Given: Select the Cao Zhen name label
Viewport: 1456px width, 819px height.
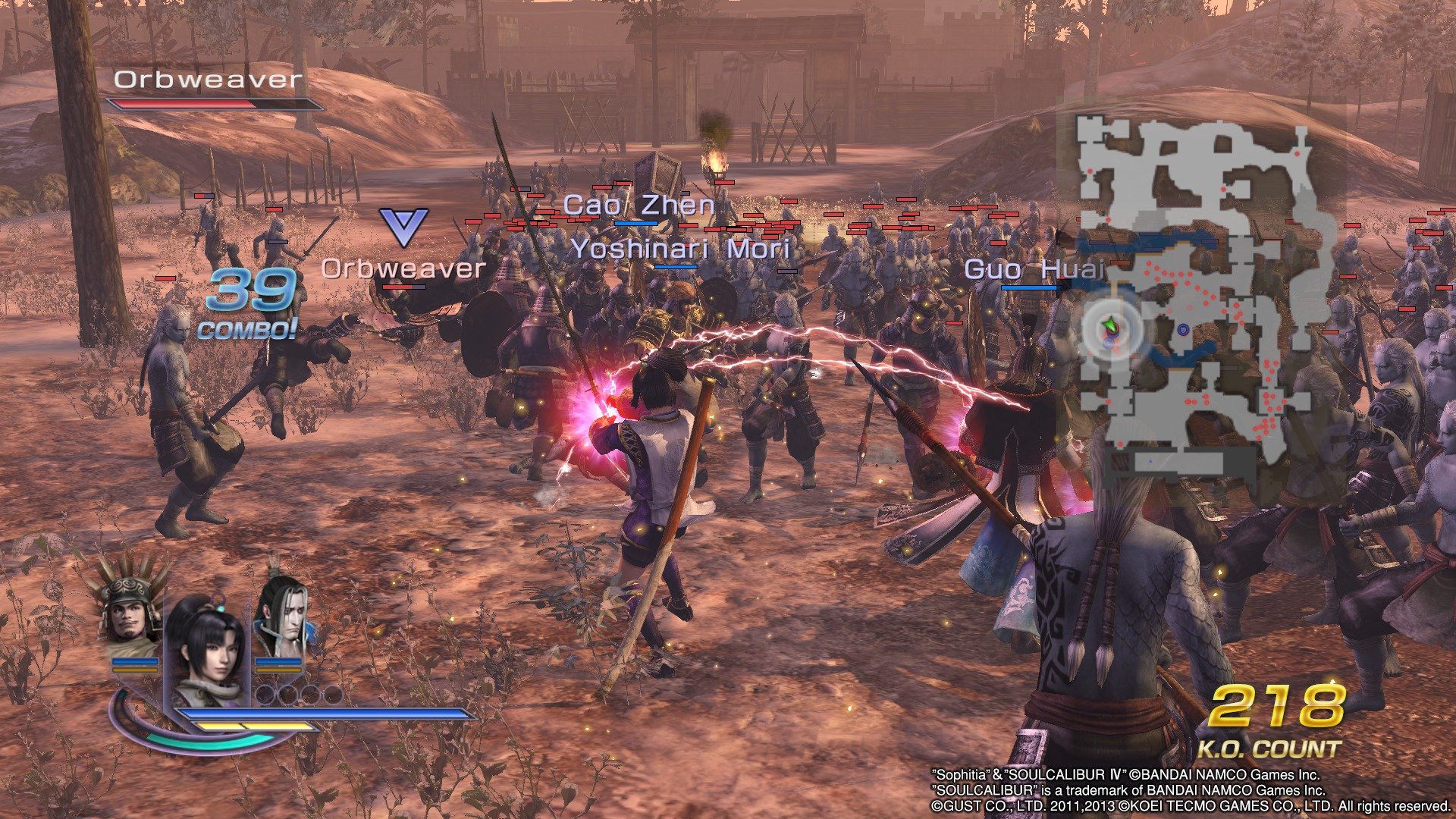Looking at the screenshot, I should [x=639, y=205].
